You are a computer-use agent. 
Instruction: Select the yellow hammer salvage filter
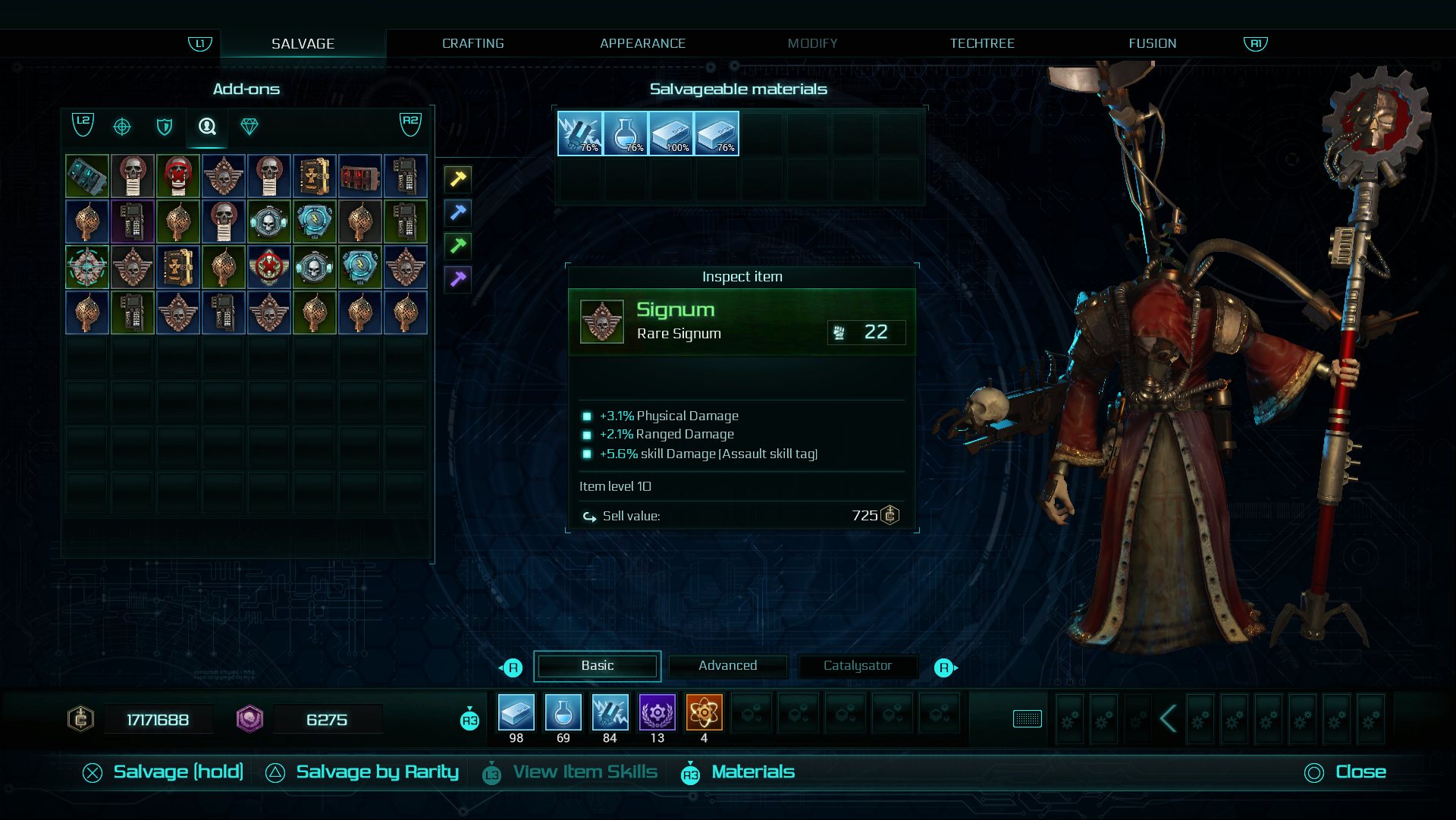pyautogui.click(x=457, y=179)
